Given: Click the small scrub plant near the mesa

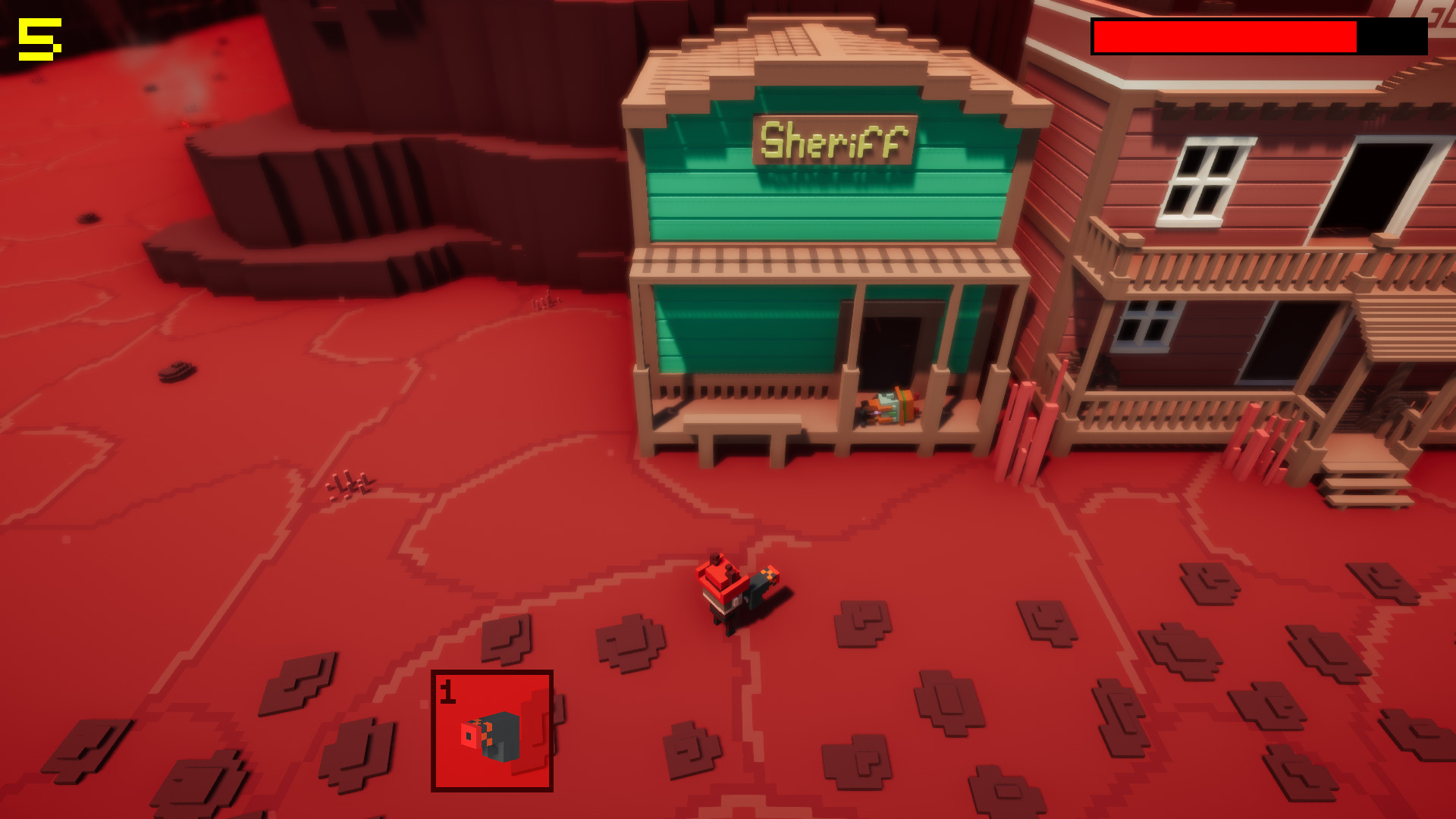Looking at the screenshot, I should click(x=349, y=482).
